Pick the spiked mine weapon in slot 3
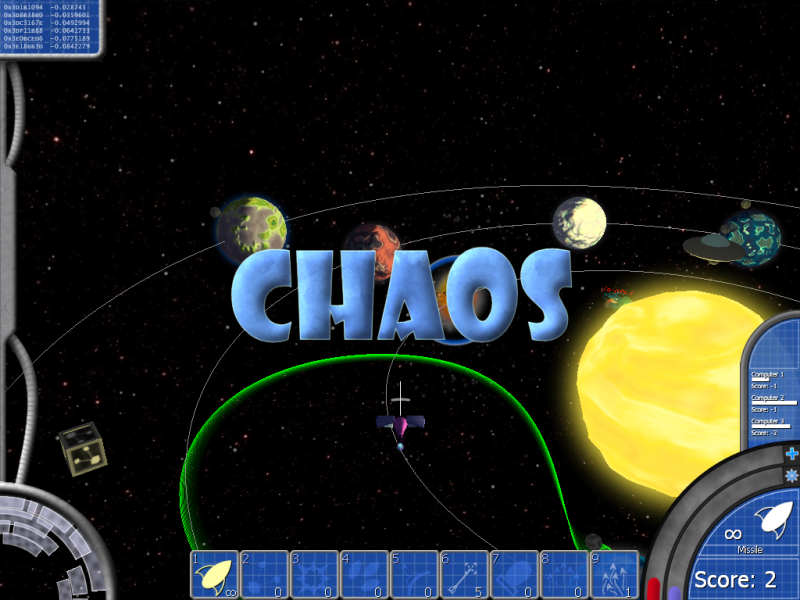This screenshot has height=600, width=800. [x=314, y=574]
